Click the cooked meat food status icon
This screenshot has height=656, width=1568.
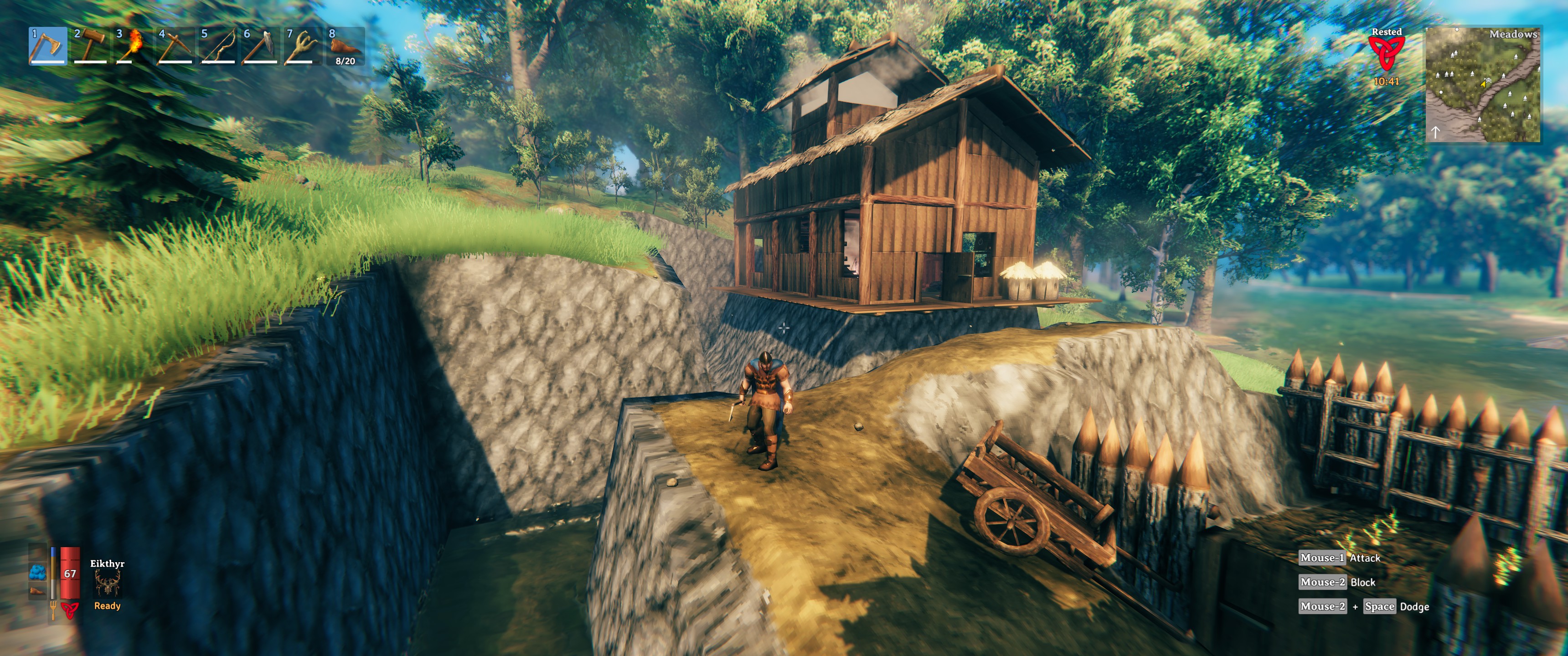coord(38,591)
